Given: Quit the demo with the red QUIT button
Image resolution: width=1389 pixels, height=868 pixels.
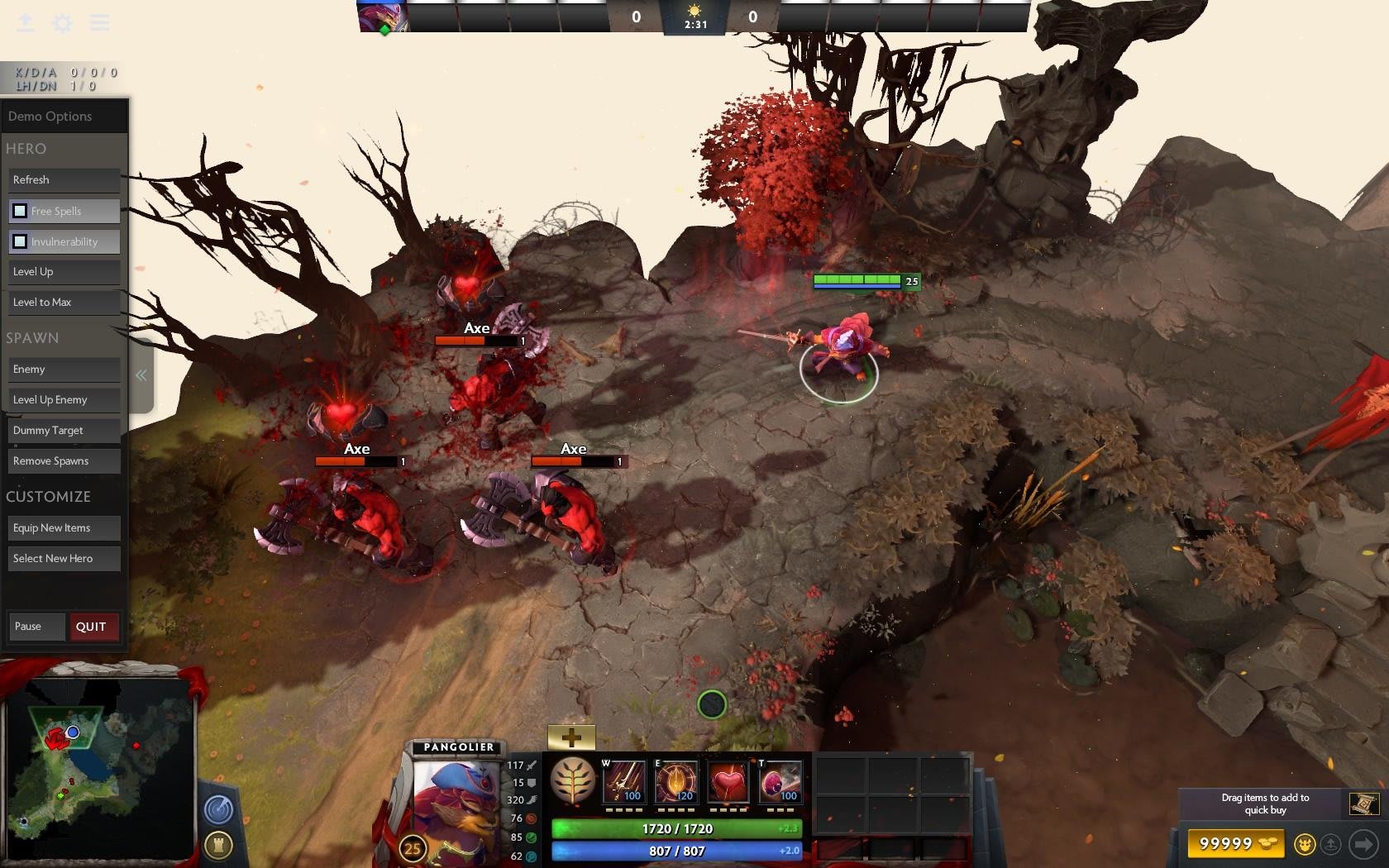Looking at the screenshot, I should click(x=93, y=627).
